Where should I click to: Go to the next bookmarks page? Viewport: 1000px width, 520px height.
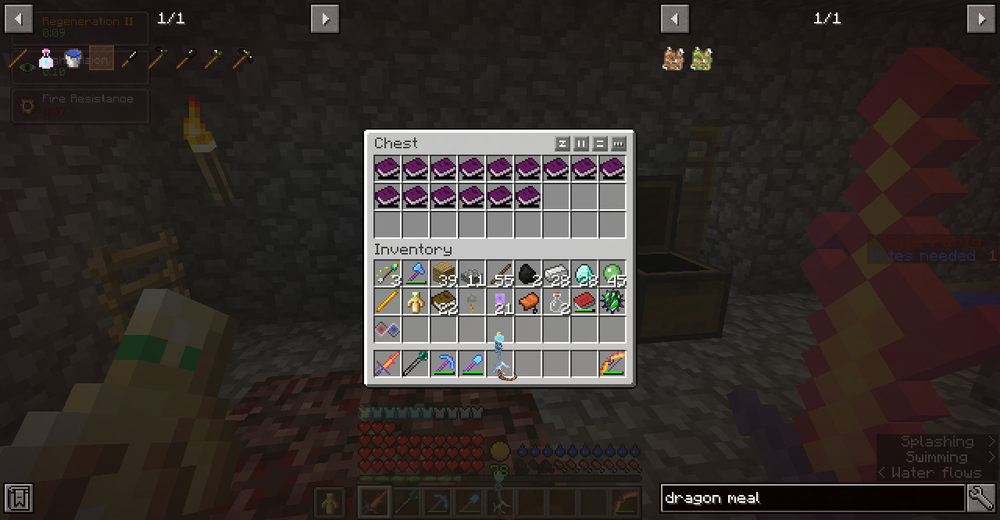[x=325, y=18]
